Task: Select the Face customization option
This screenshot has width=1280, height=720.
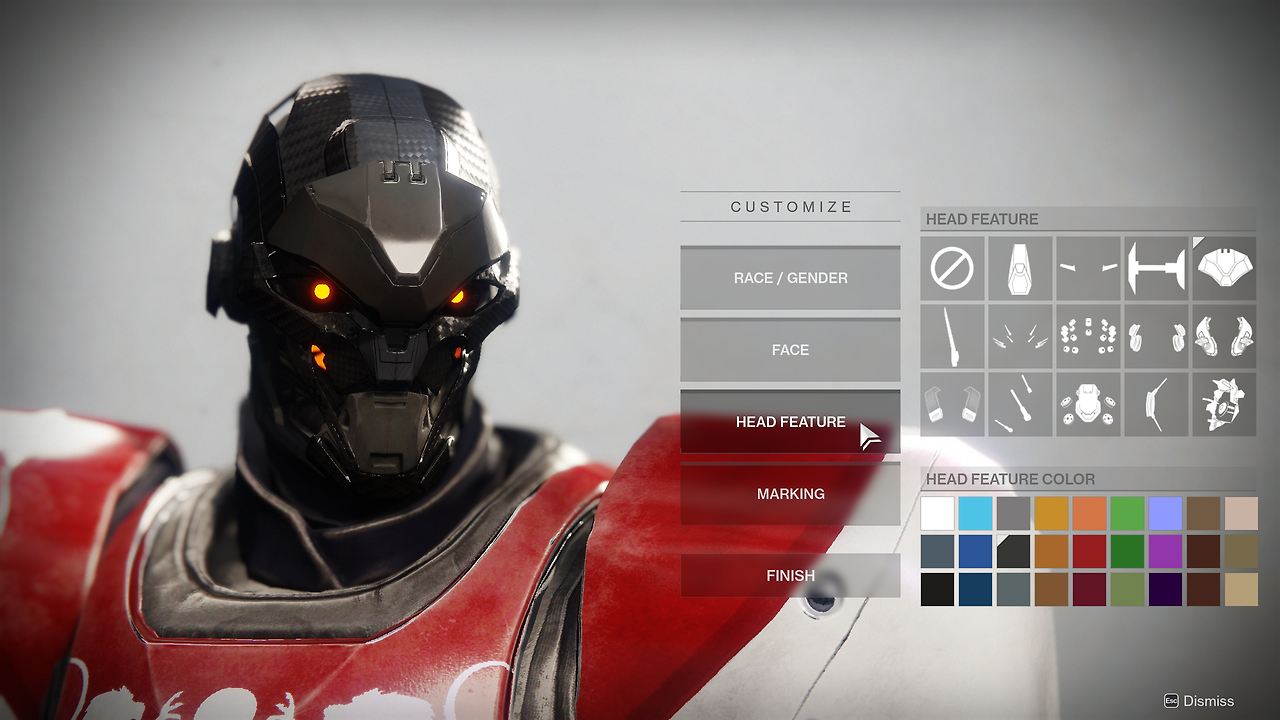Action: [x=790, y=350]
